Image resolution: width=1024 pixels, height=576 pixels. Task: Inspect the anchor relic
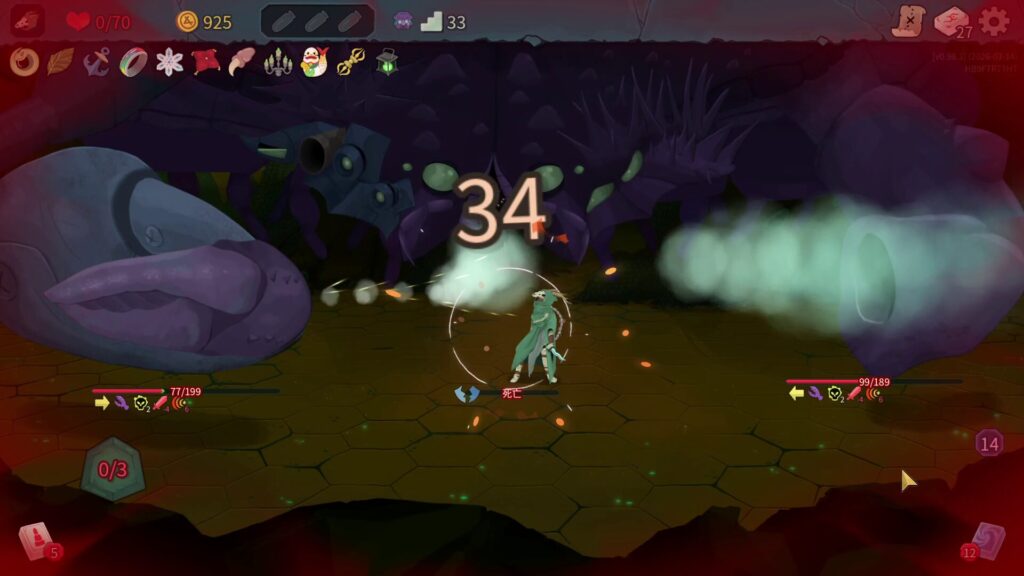tap(96, 62)
